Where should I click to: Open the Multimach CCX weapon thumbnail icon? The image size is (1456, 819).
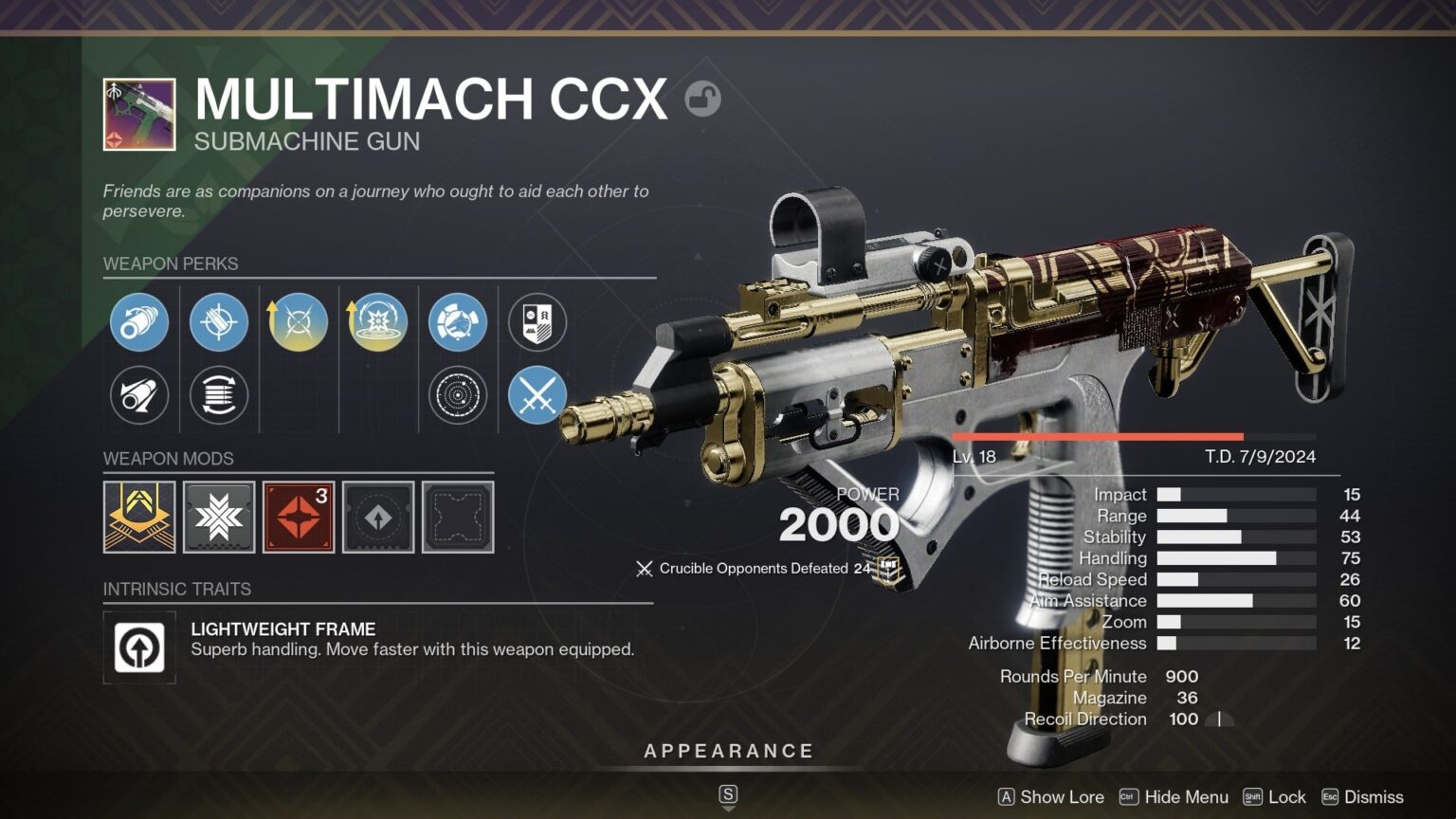coord(138,114)
